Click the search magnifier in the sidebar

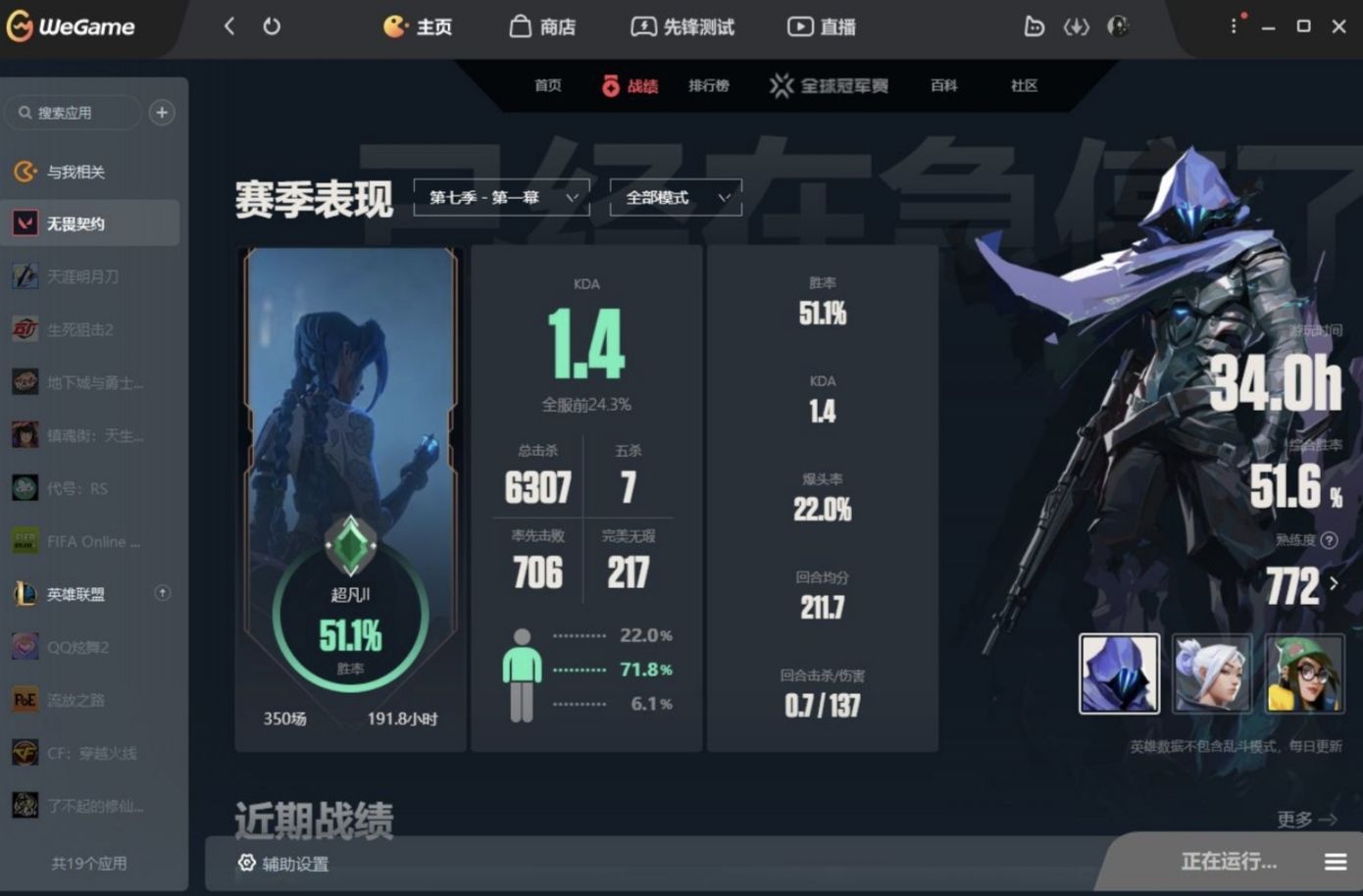(x=25, y=112)
